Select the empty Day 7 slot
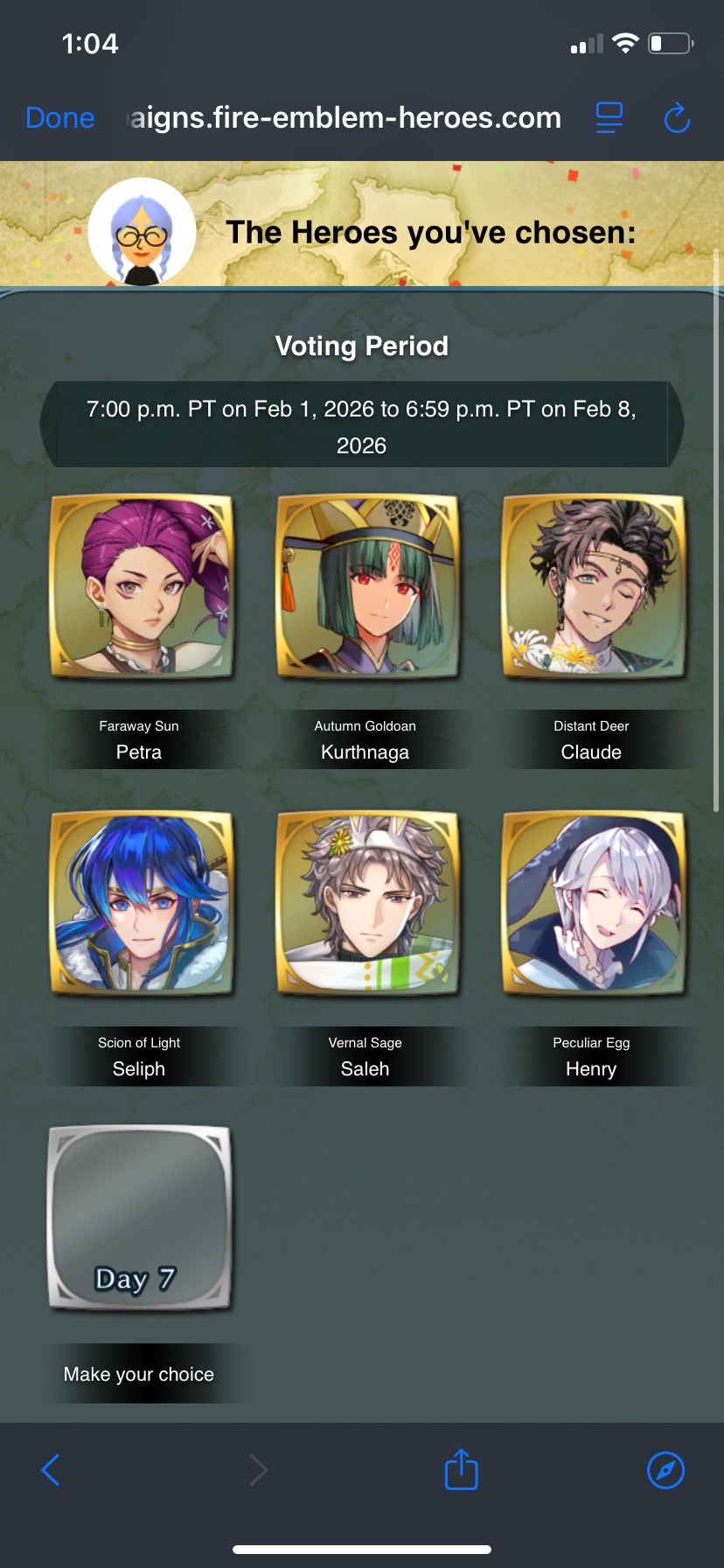Viewport: 724px width, 1568px height. pyautogui.click(x=140, y=1218)
